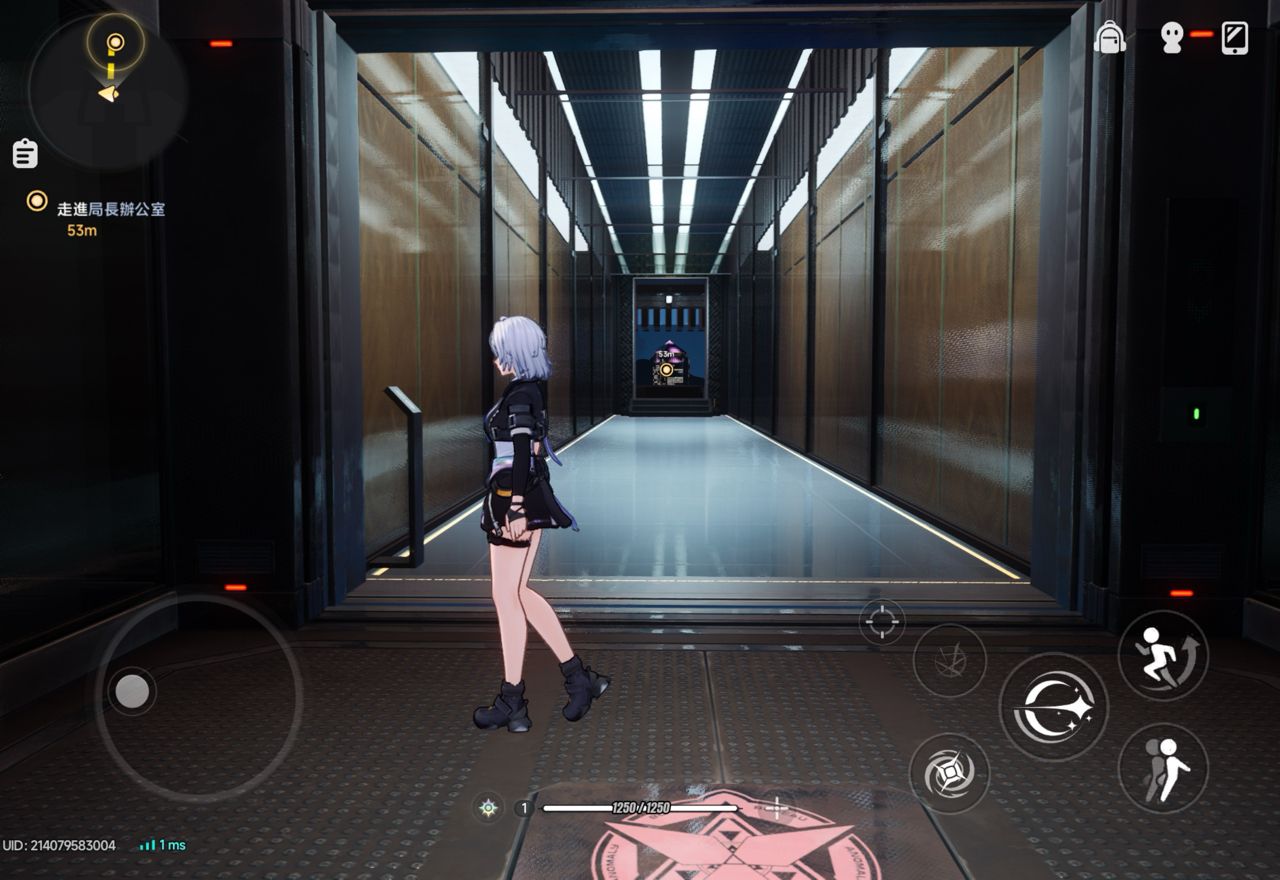Tap the round-headed character icon

[x=1172, y=37]
